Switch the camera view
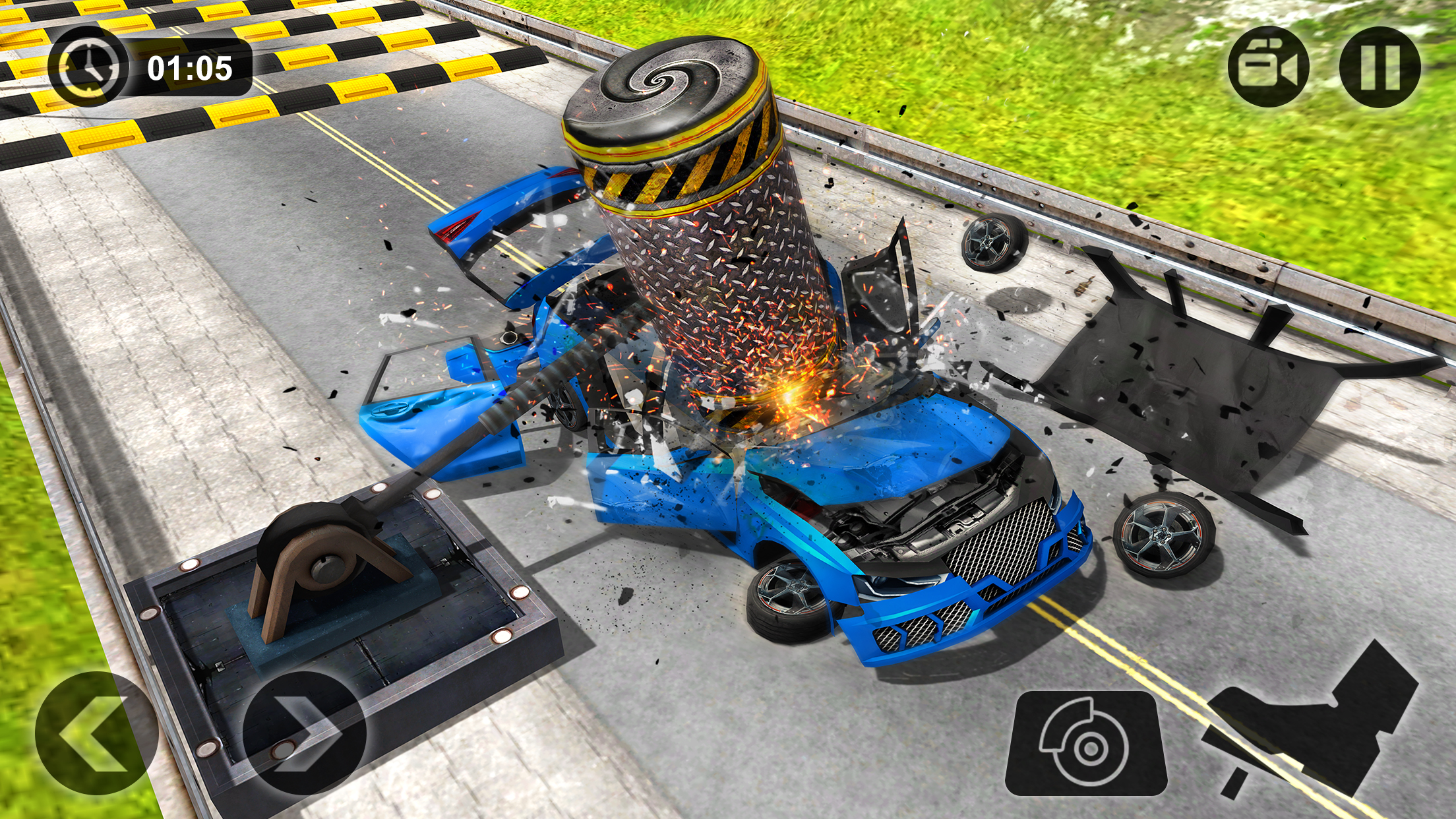This screenshot has height=819, width=1456. point(1268,67)
